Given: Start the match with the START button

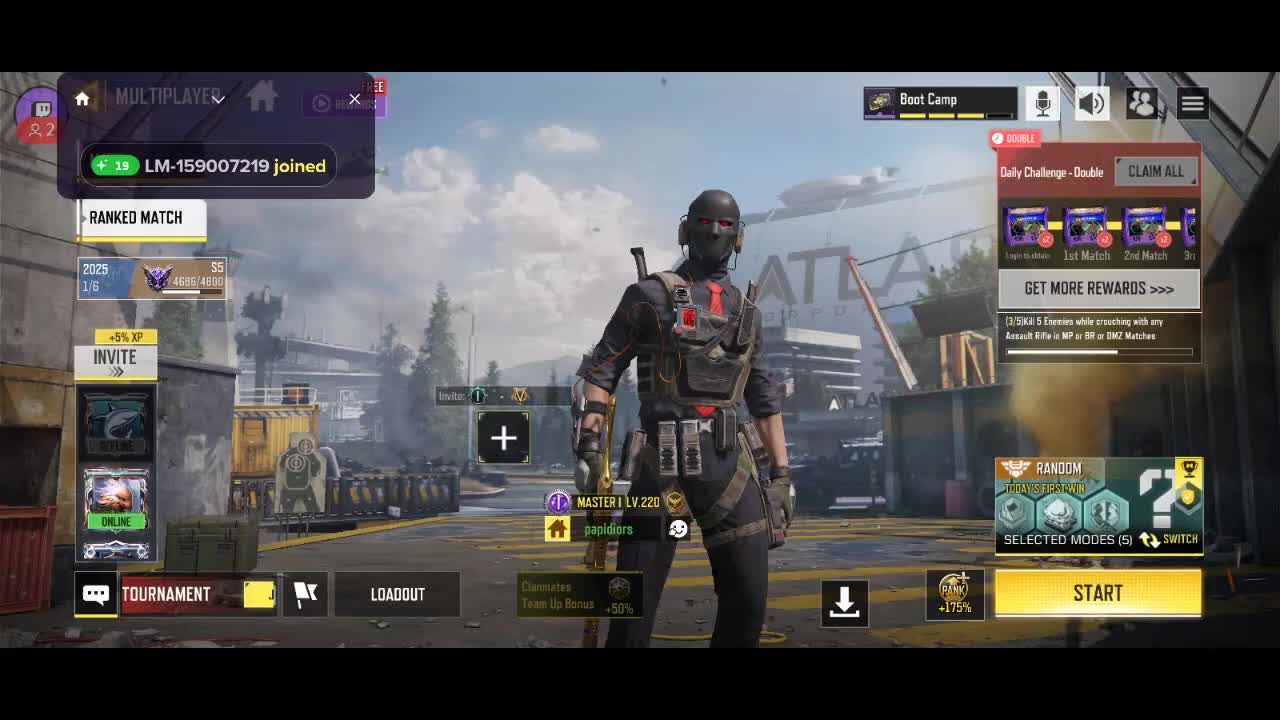Looking at the screenshot, I should [1097, 593].
